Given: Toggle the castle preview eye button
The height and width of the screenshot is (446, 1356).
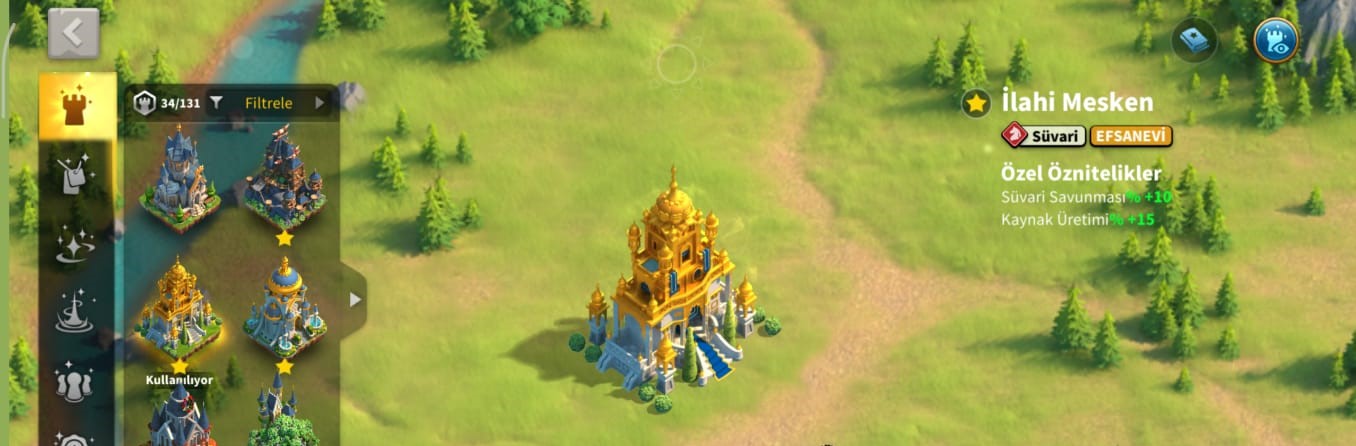Looking at the screenshot, I should tap(1275, 40).
